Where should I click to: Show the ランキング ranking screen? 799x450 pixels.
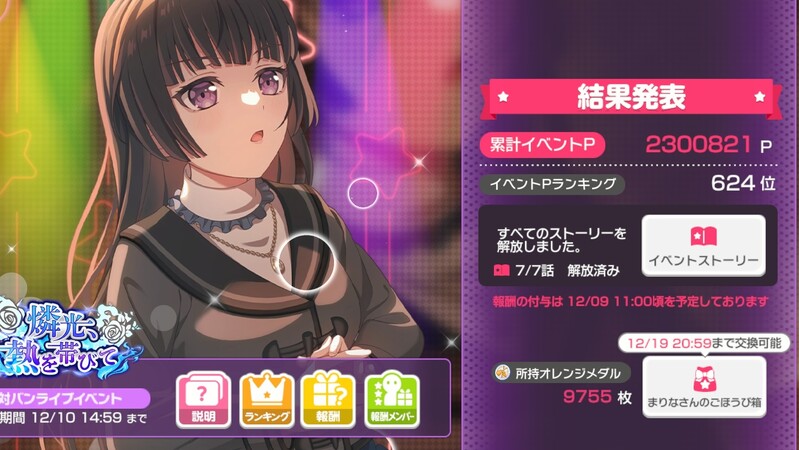266,401
